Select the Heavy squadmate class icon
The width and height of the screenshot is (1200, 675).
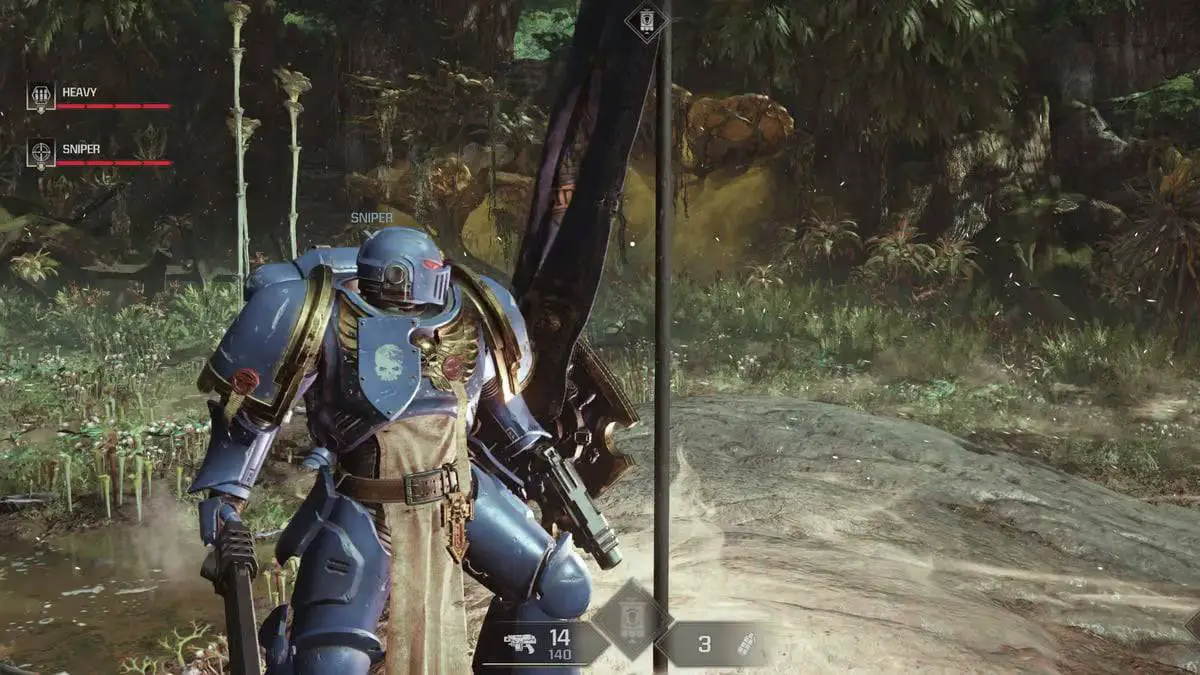click(41, 97)
